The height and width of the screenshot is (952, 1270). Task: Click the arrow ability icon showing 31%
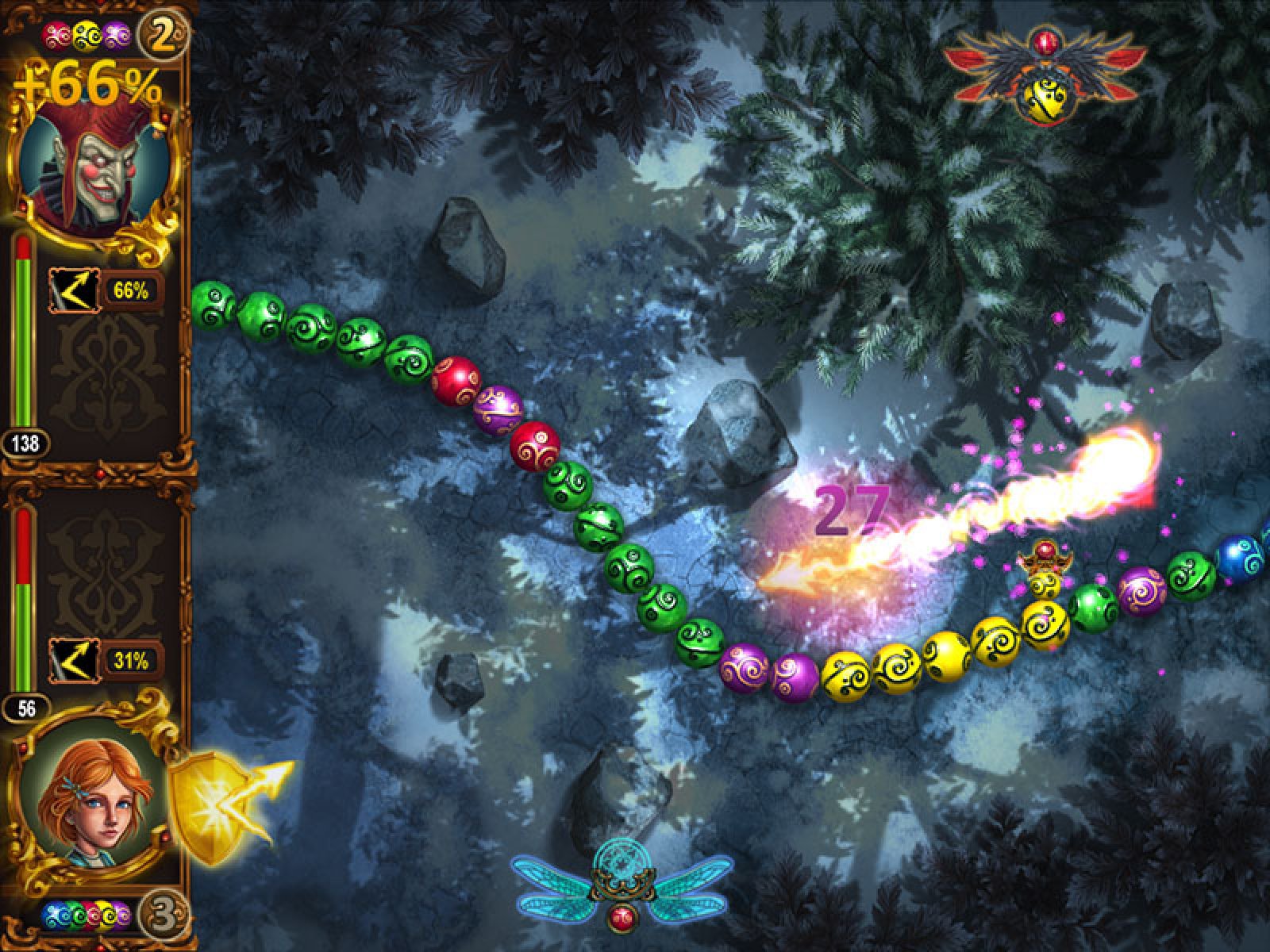point(73,660)
